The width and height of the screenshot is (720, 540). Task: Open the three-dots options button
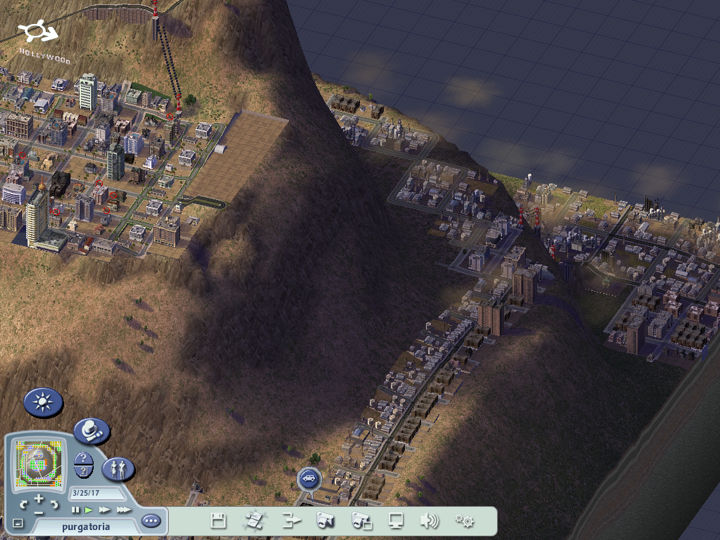pyautogui.click(x=151, y=520)
